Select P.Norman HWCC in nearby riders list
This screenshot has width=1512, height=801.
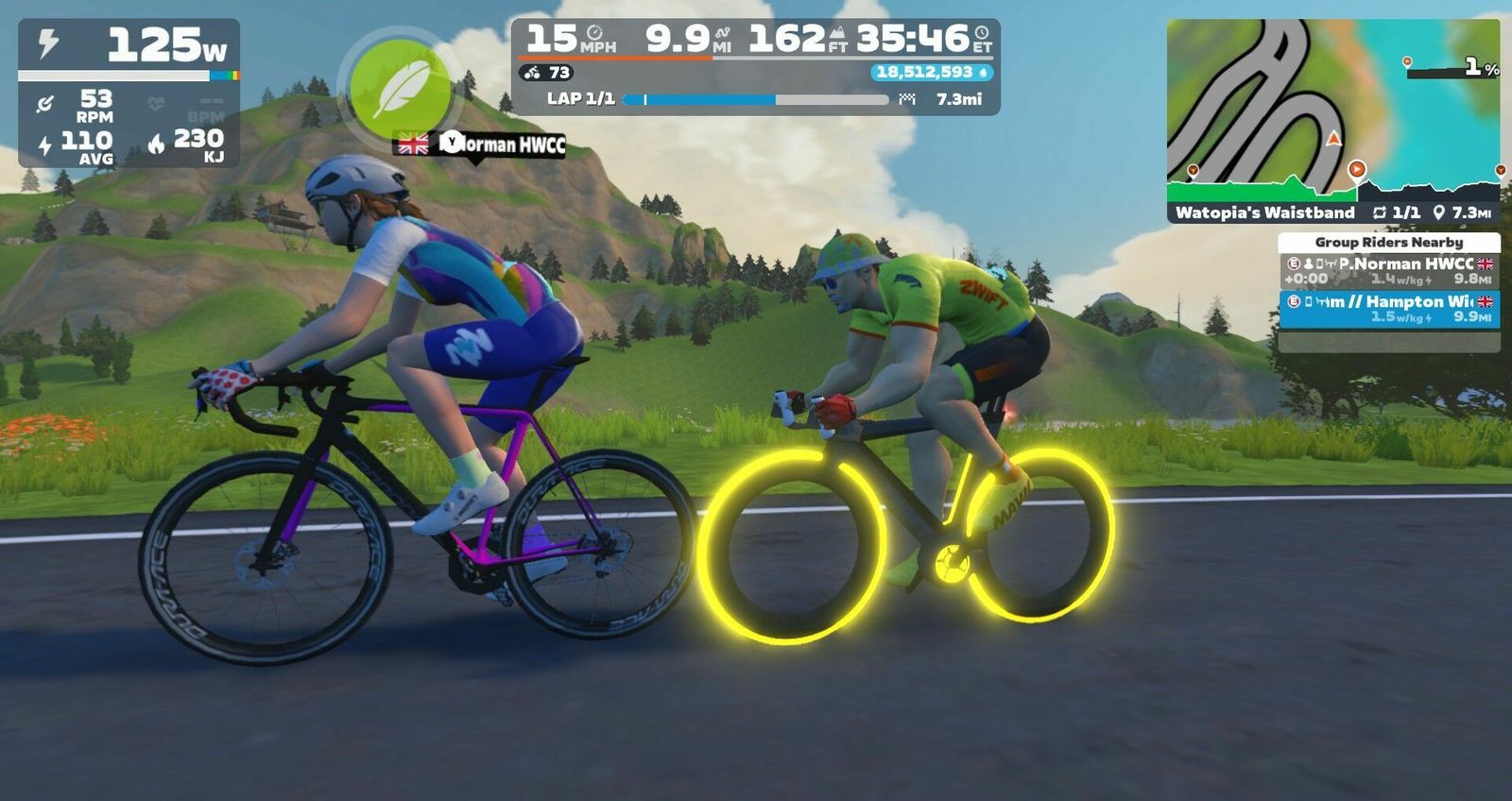1388,271
